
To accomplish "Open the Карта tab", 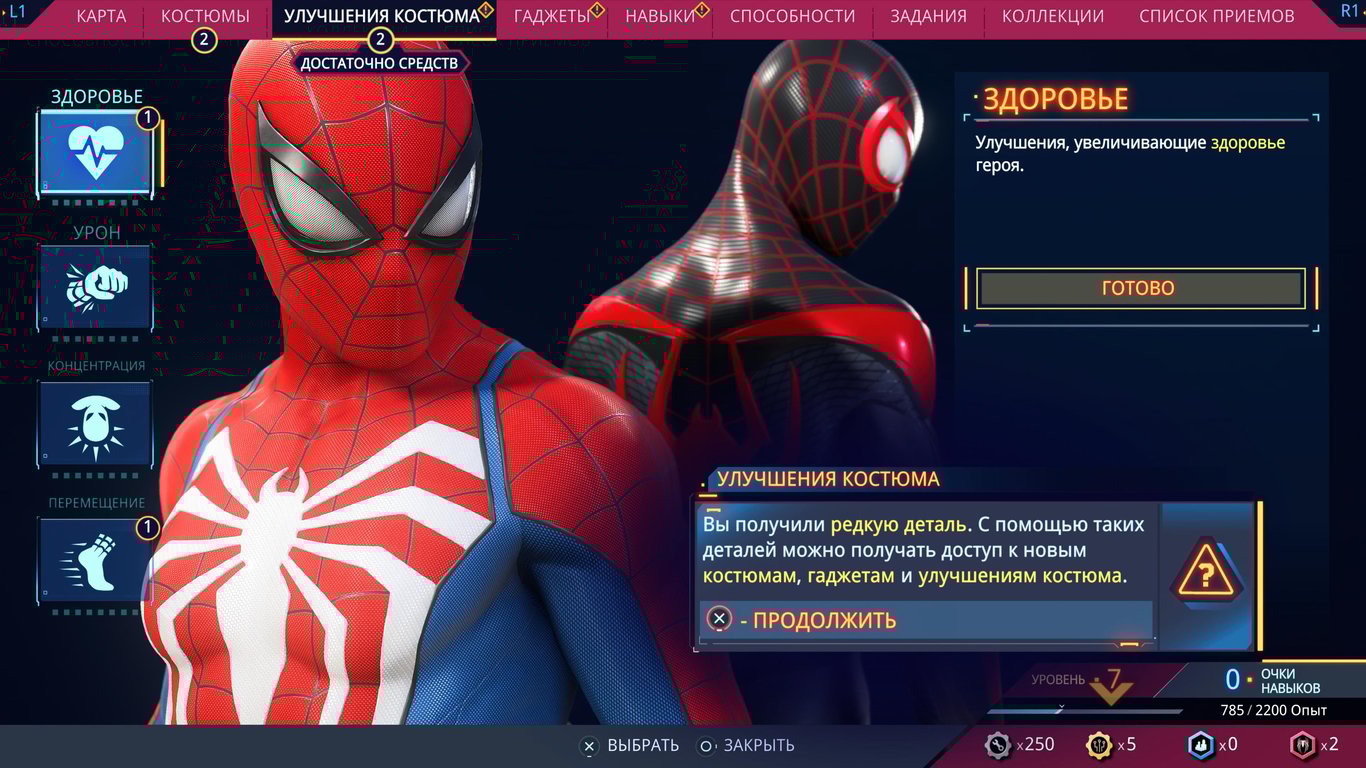I will click(101, 16).
